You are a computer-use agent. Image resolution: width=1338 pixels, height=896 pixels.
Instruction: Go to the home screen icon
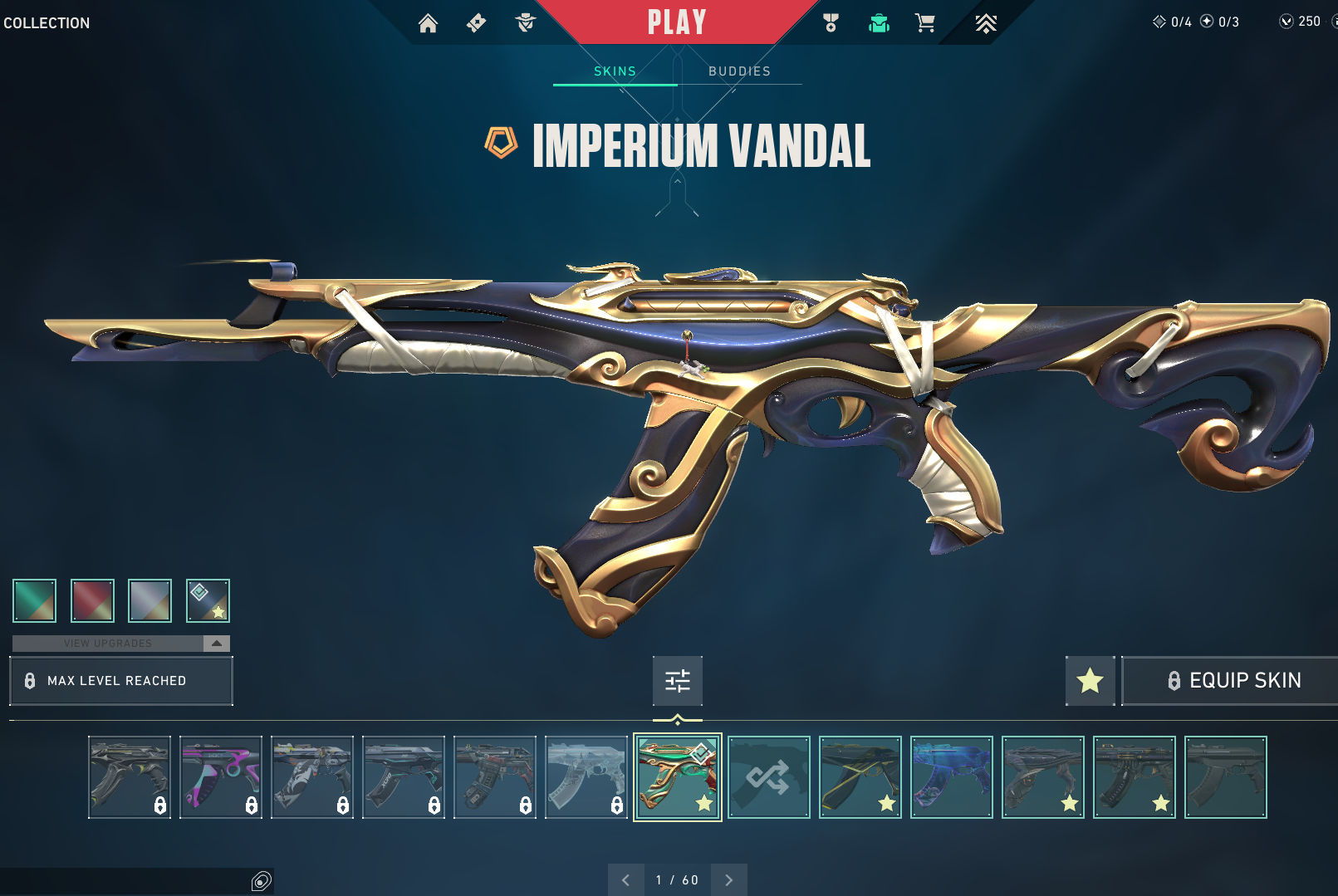pos(428,23)
